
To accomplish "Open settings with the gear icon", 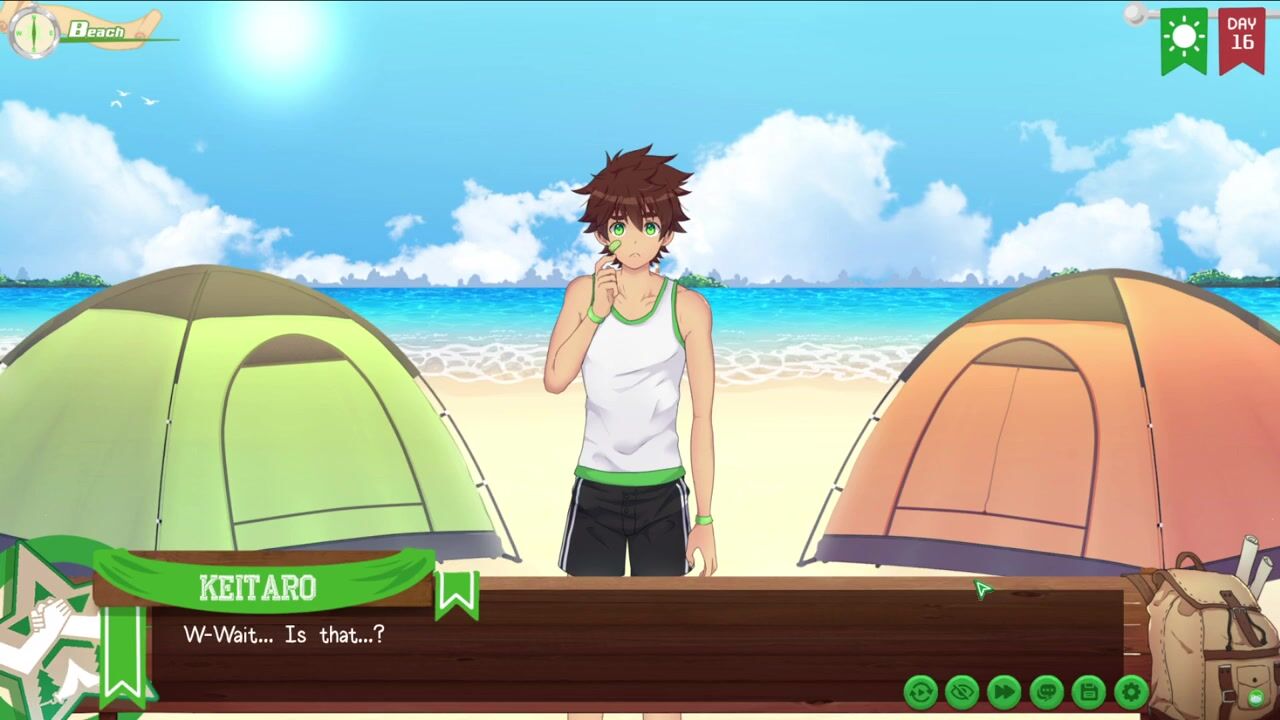I will coord(1130,691).
